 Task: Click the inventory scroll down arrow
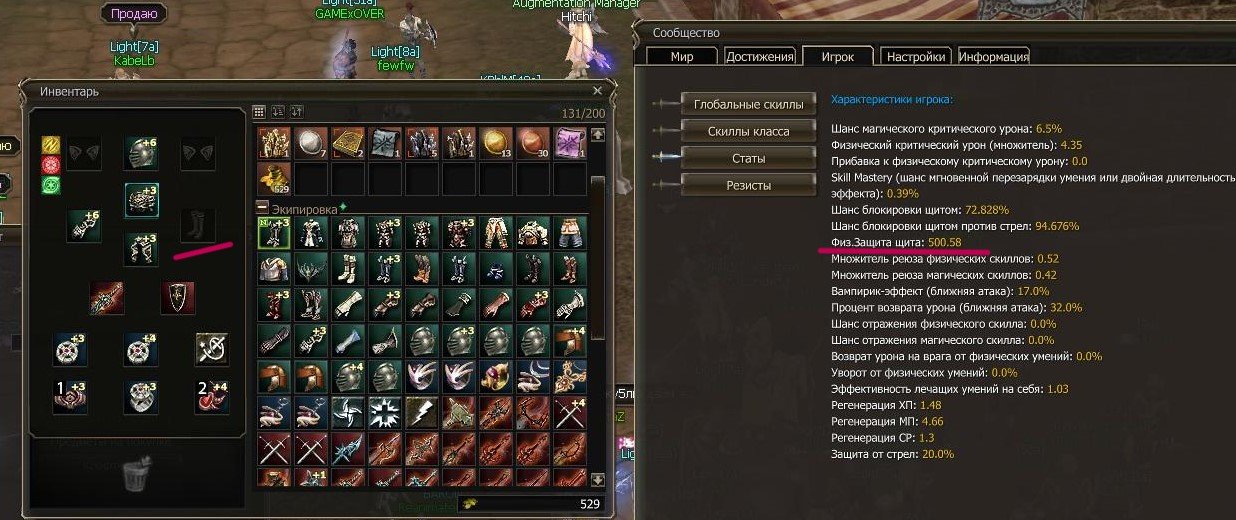point(598,480)
